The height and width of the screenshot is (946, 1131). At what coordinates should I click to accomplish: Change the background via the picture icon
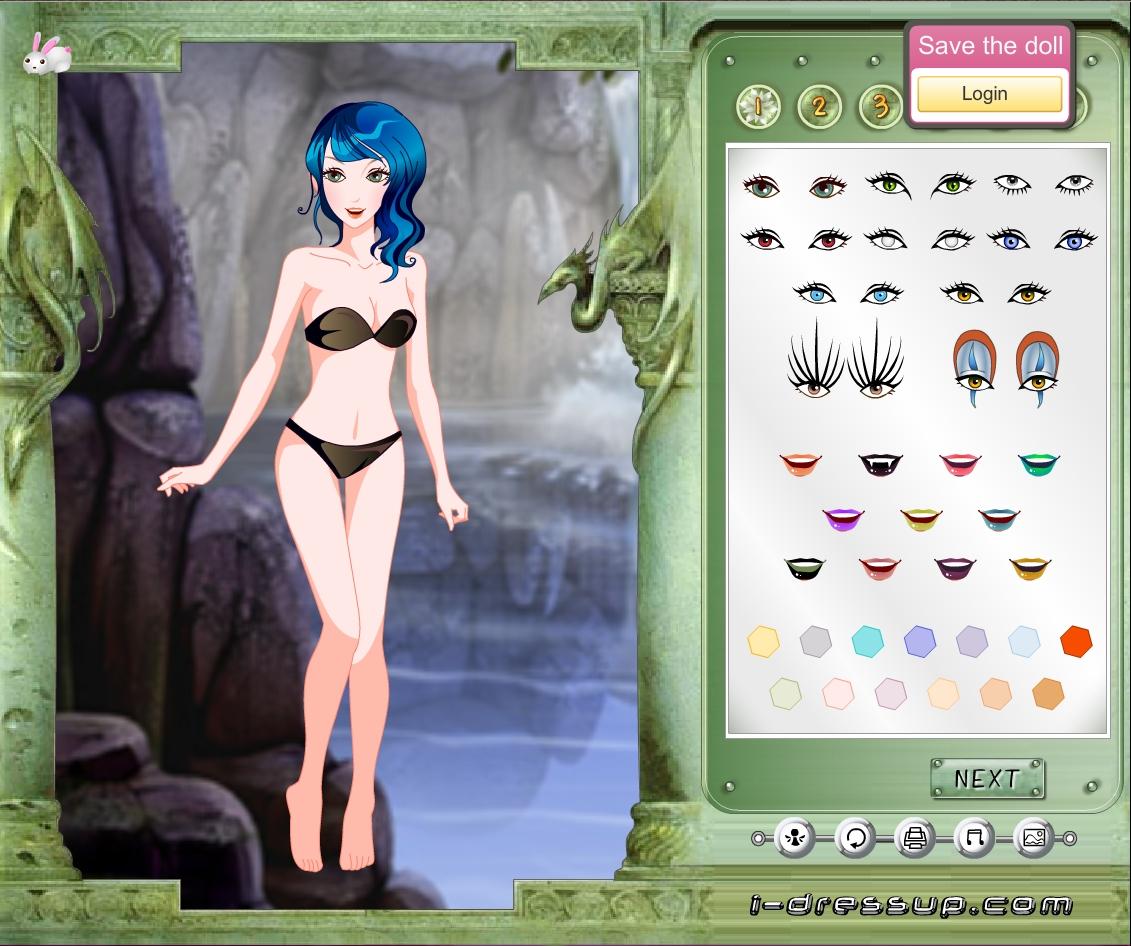(x=1034, y=838)
